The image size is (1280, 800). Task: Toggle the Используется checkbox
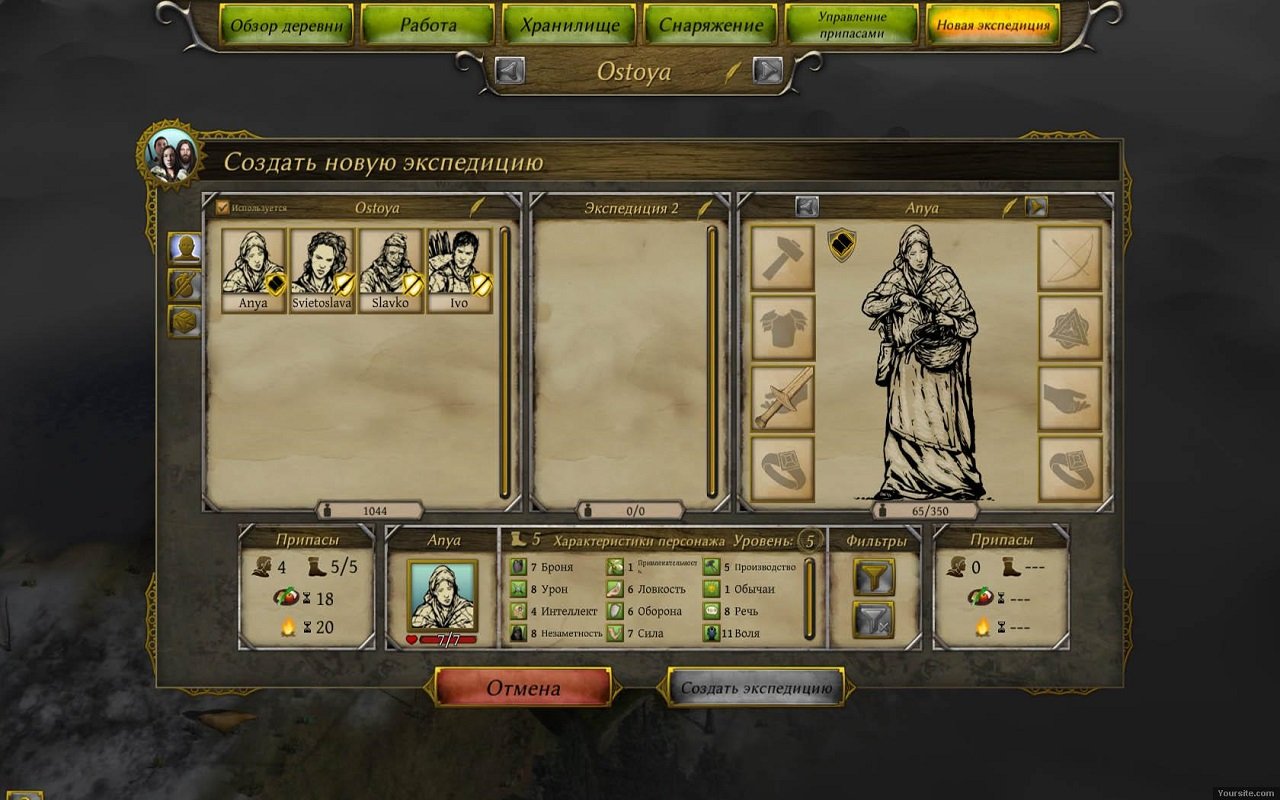(223, 208)
